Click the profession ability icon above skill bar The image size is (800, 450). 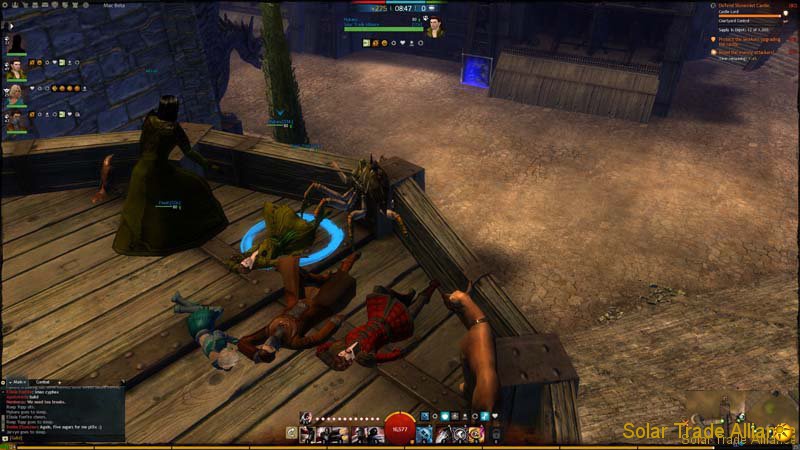coord(306,416)
